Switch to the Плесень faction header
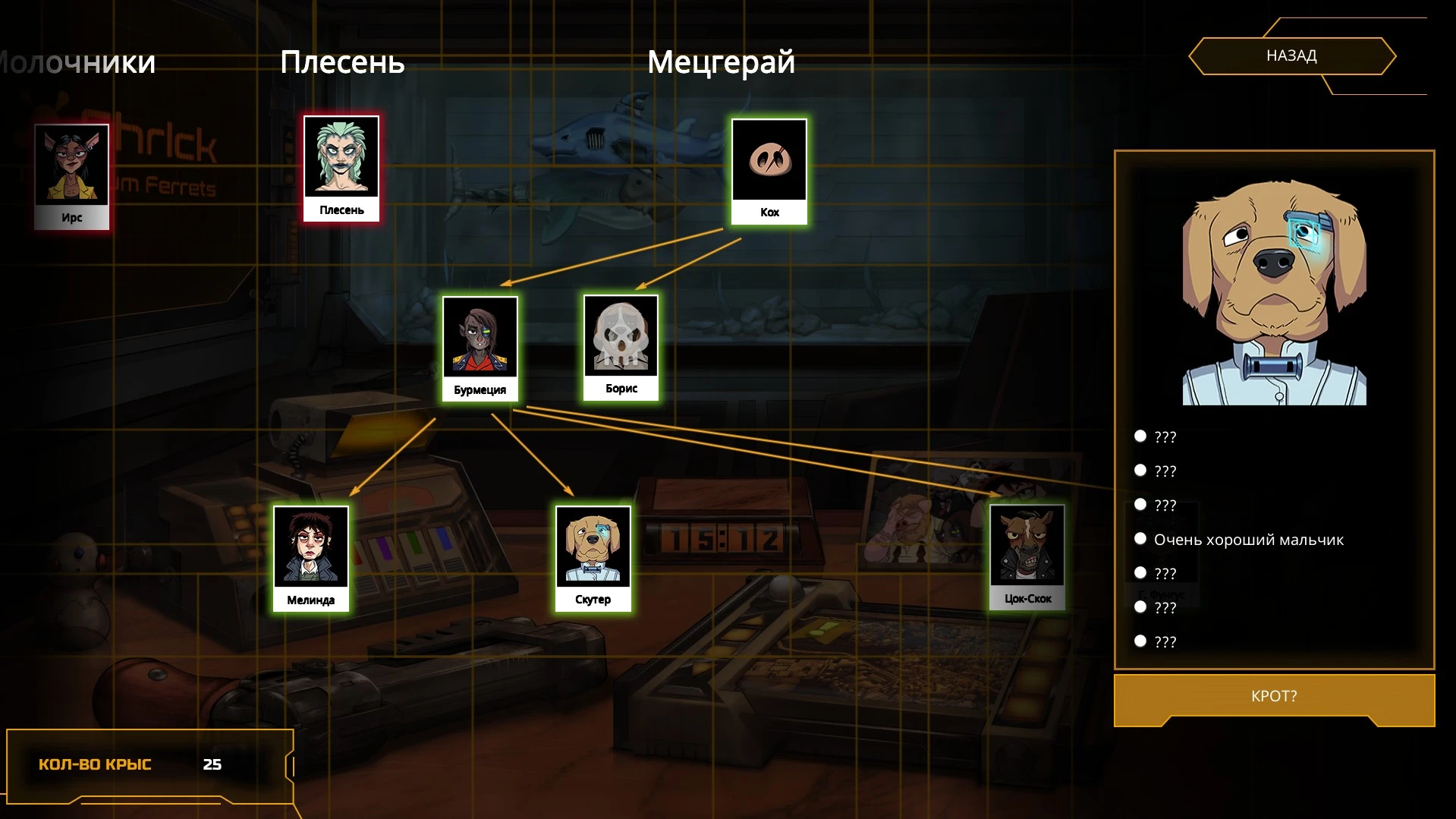The width and height of the screenshot is (1456, 819). (343, 62)
